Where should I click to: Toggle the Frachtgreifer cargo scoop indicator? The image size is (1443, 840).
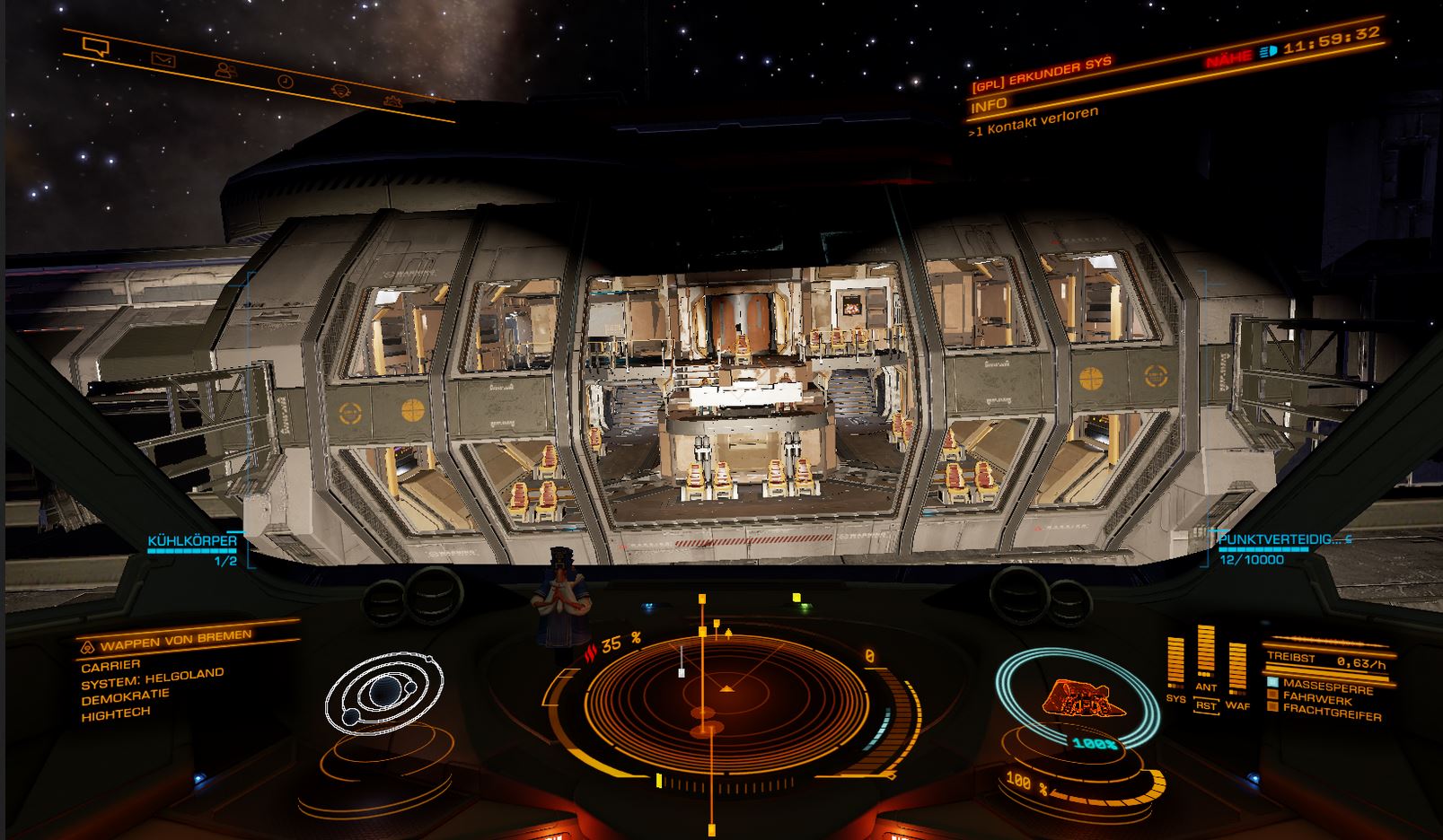point(1324,710)
